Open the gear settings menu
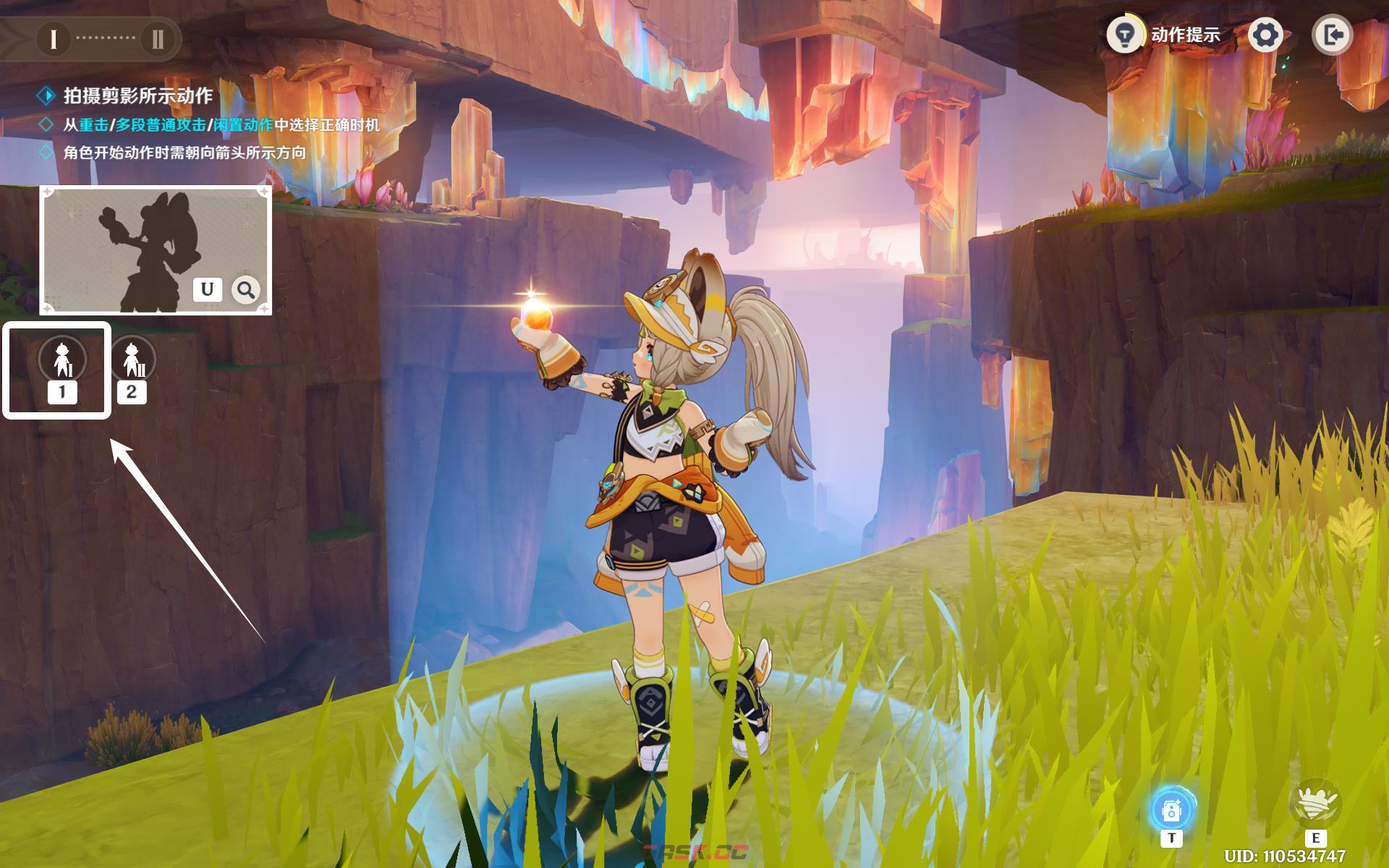 coord(1265,35)
